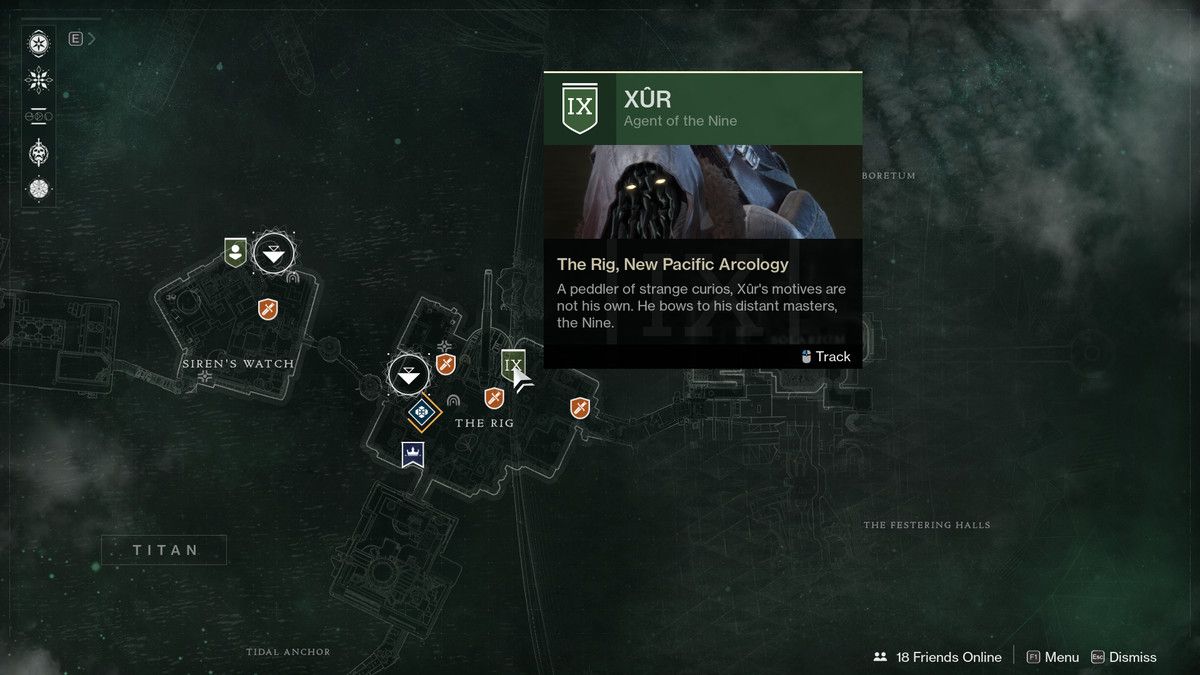Click the Titan destination label
Image resolution: width=1200 pixels, height=675 pixels.
pyautogui.click(x=164, y=550)
